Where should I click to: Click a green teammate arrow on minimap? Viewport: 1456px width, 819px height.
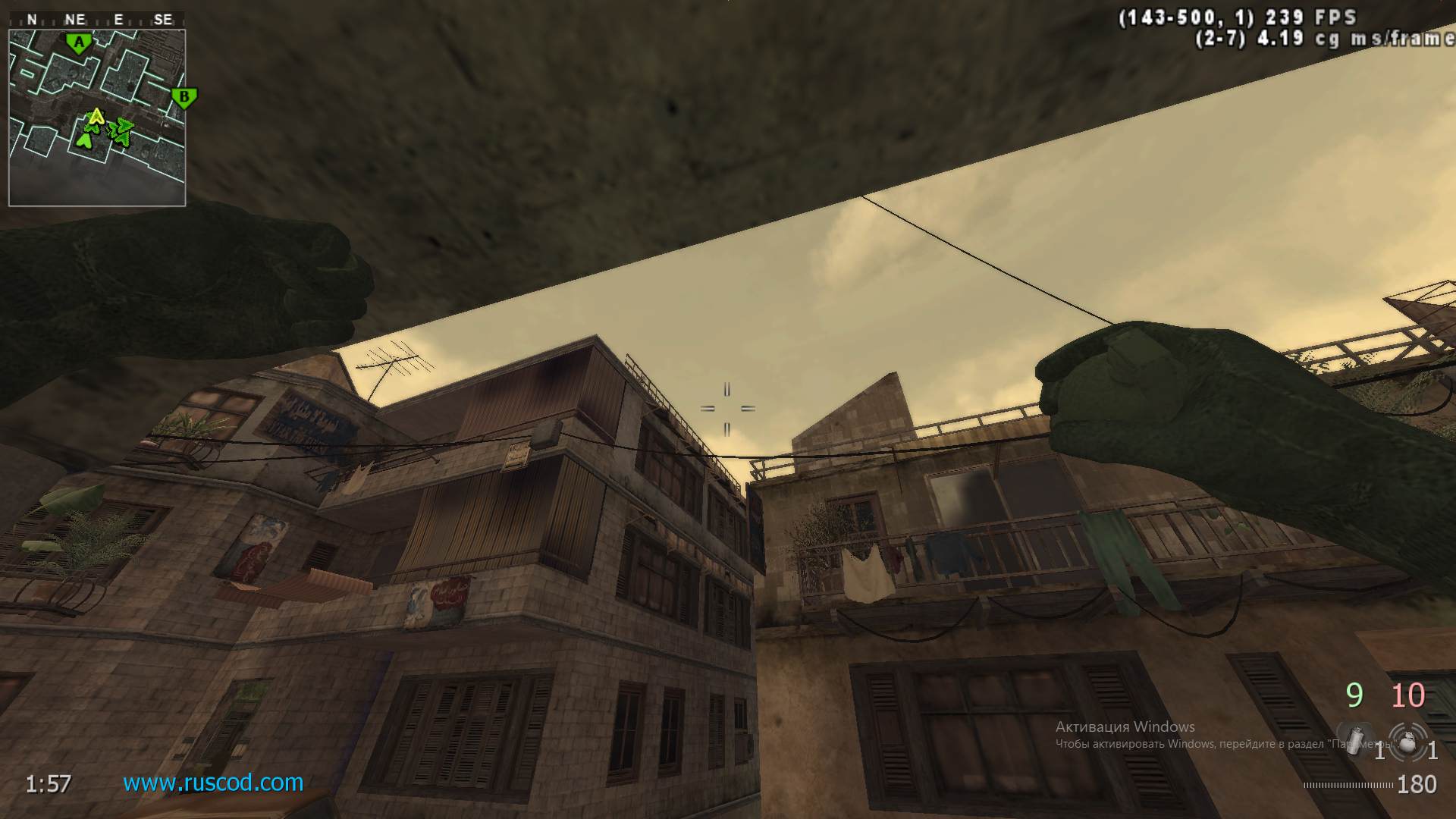[x=86, y=140]
